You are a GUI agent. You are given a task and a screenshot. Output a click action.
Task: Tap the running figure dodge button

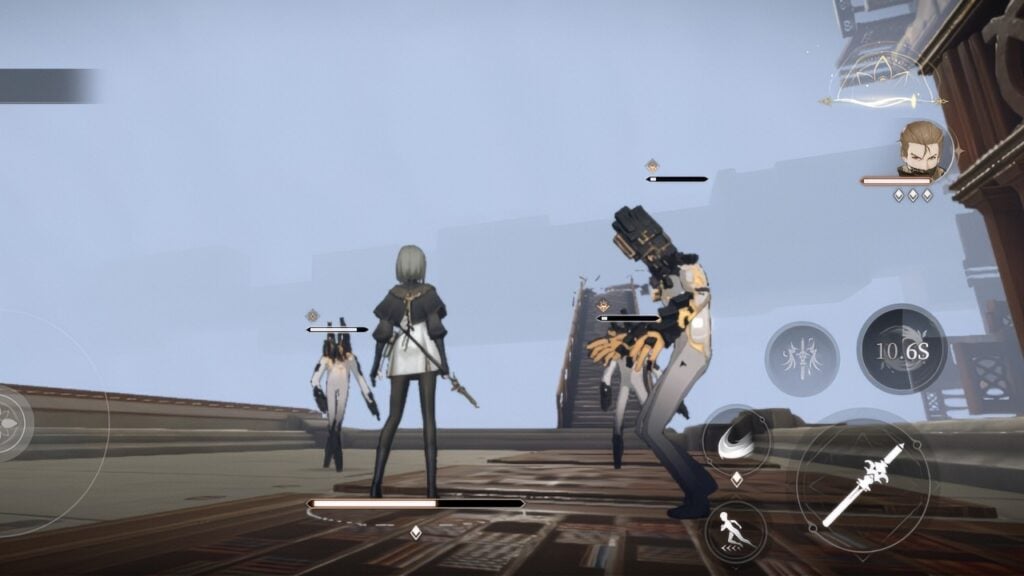tap(736, 530)
